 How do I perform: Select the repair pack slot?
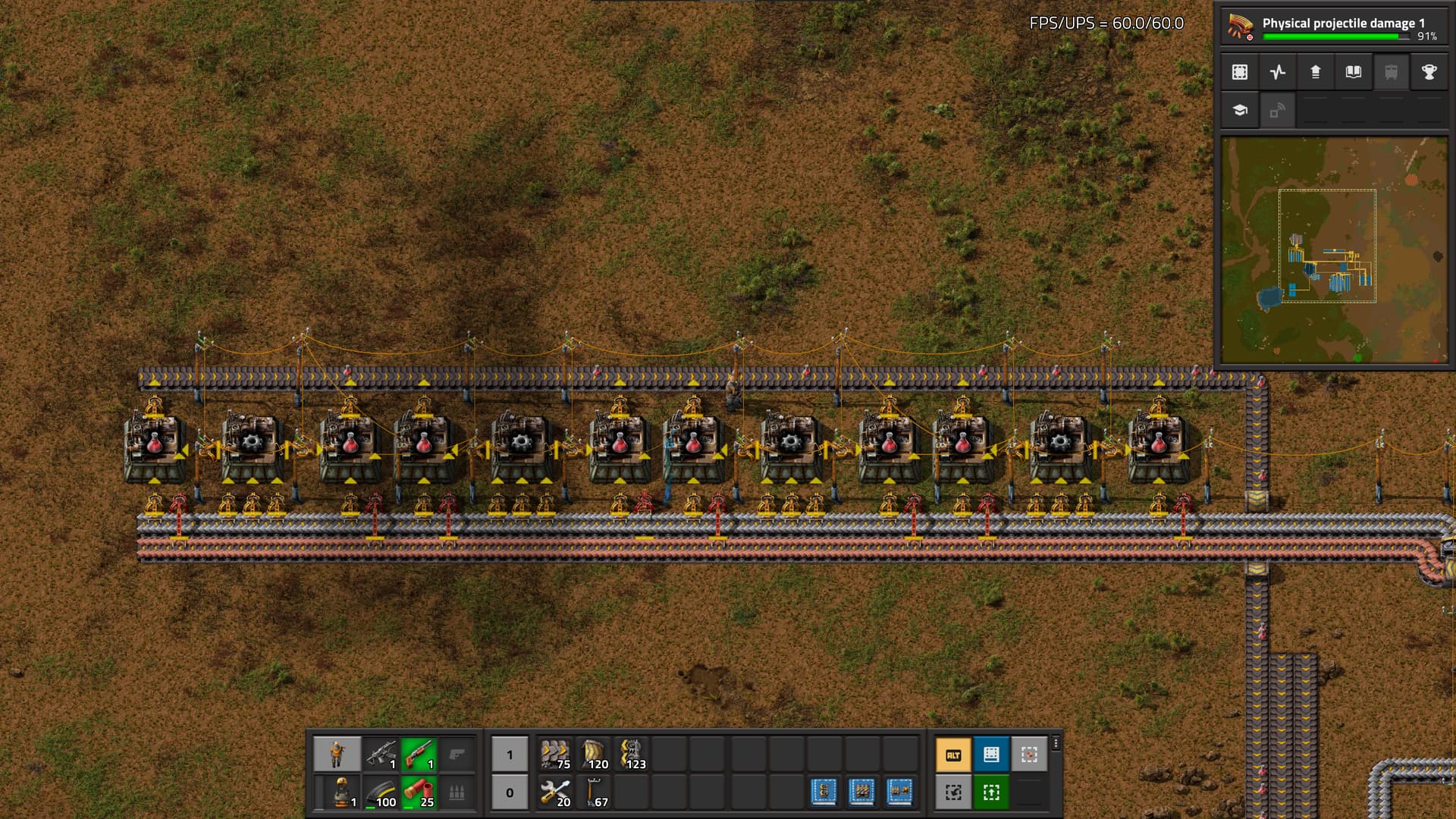pyautogui.click(x=555, y=792)
